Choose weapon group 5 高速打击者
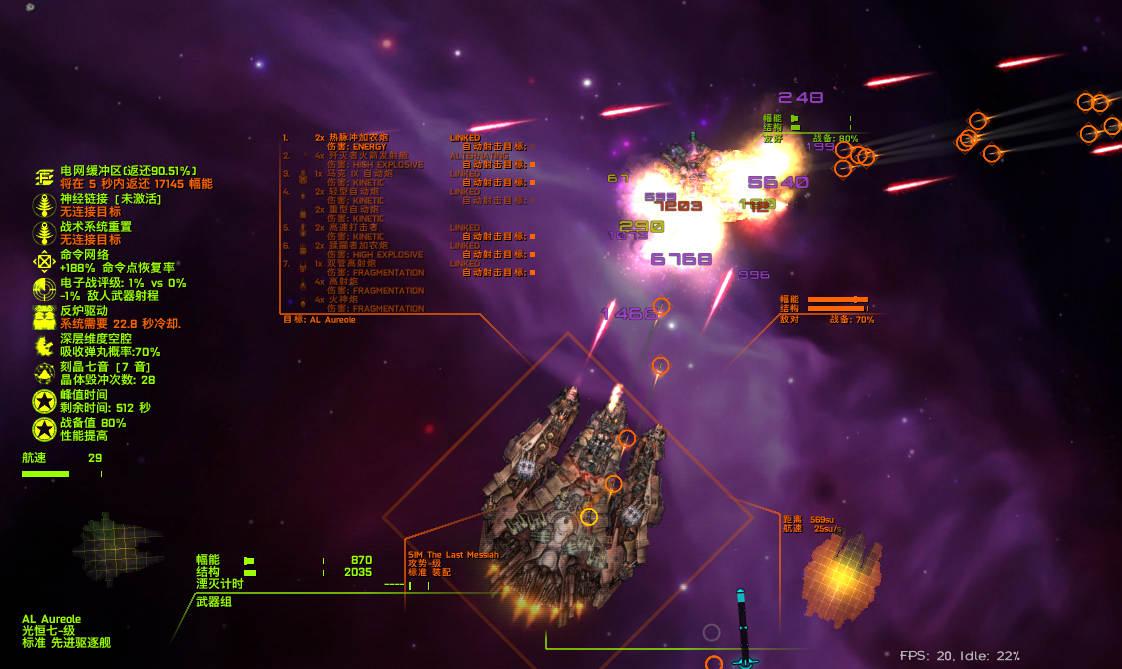 pyautogui.click(x=355, y=227)
